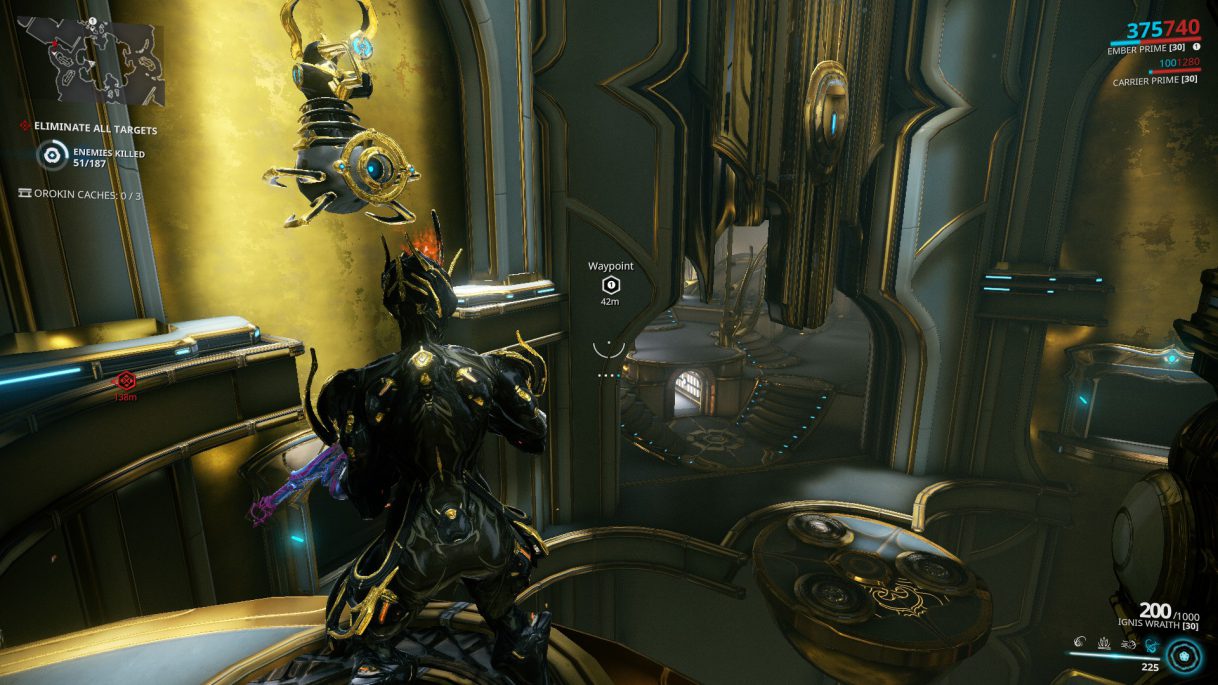
Task: Select the Carrier Prime companion nameplate
Action: pyautogui.click(x=1155, y=81)
